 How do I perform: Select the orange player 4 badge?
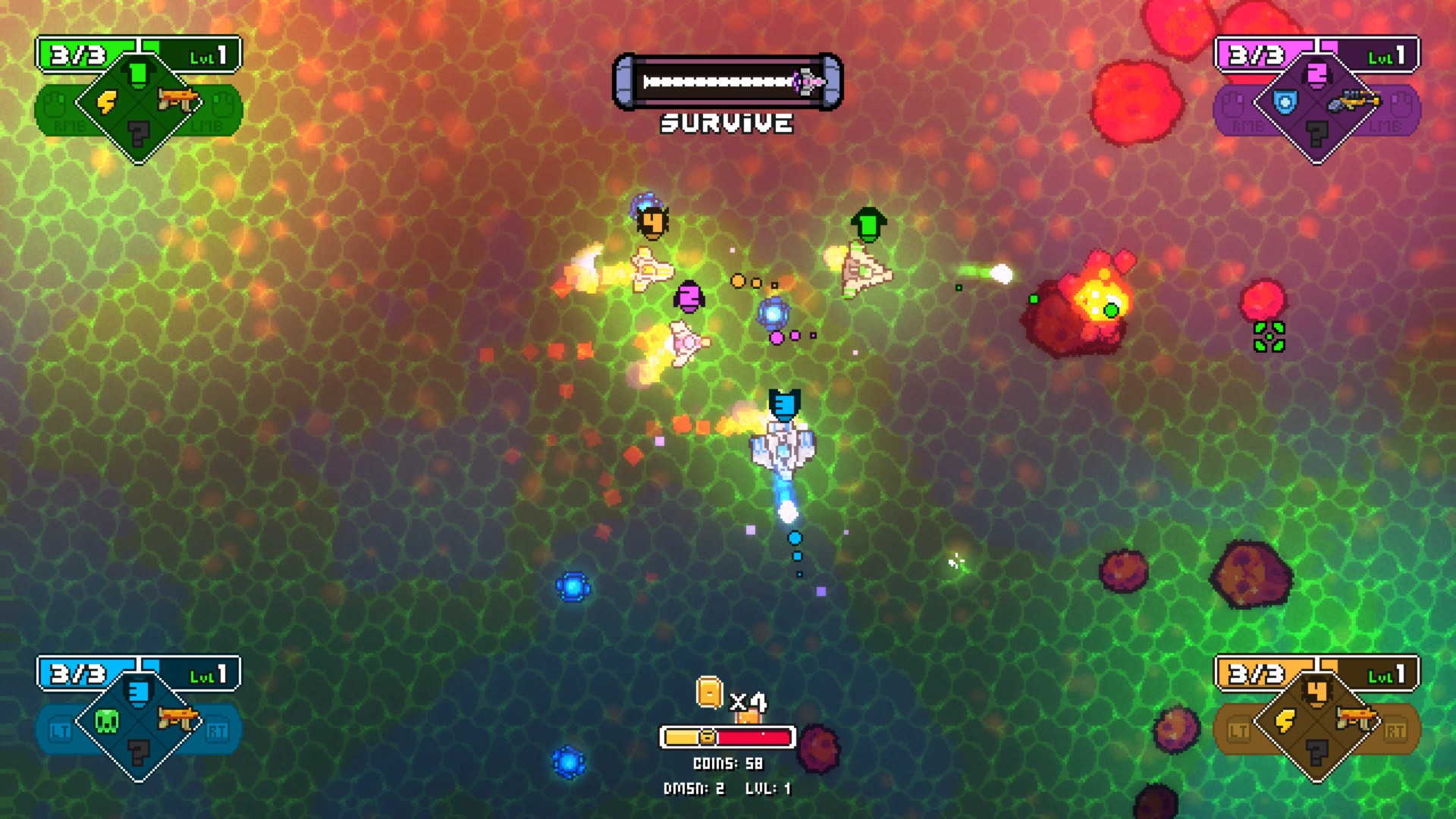tap(1317, 692)
